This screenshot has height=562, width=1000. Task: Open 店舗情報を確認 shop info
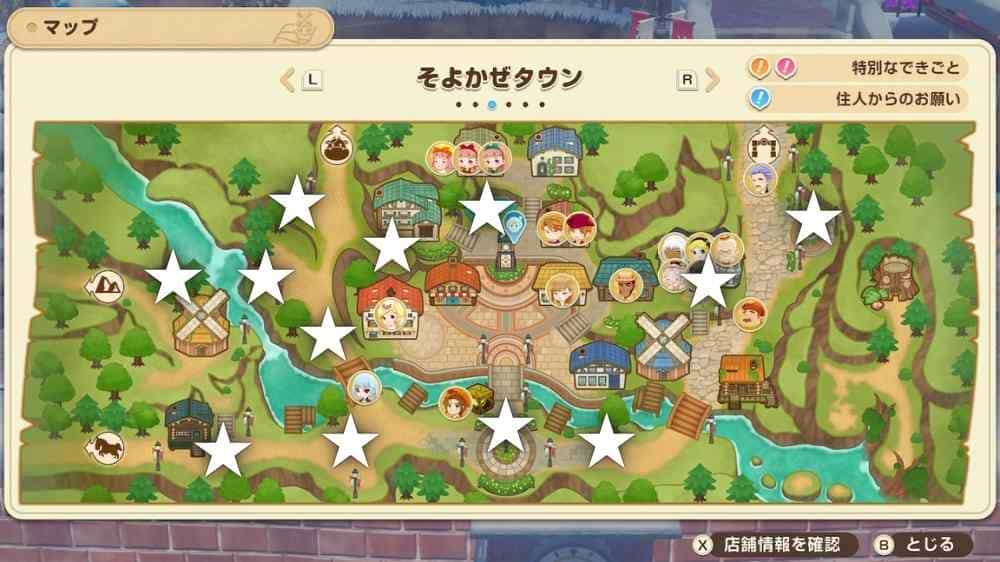(x=776, y=545)
